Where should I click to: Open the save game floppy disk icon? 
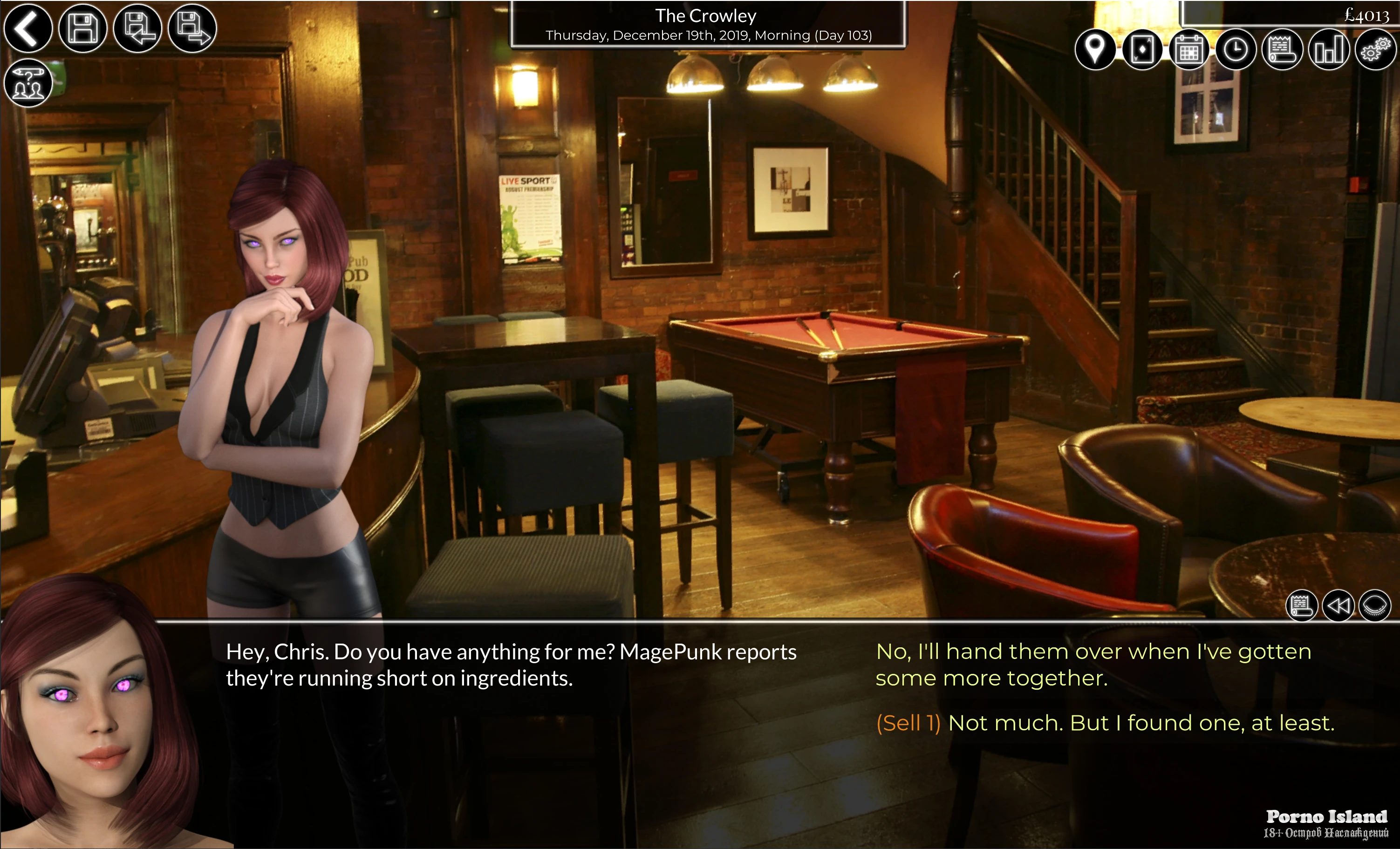[83, 28]
